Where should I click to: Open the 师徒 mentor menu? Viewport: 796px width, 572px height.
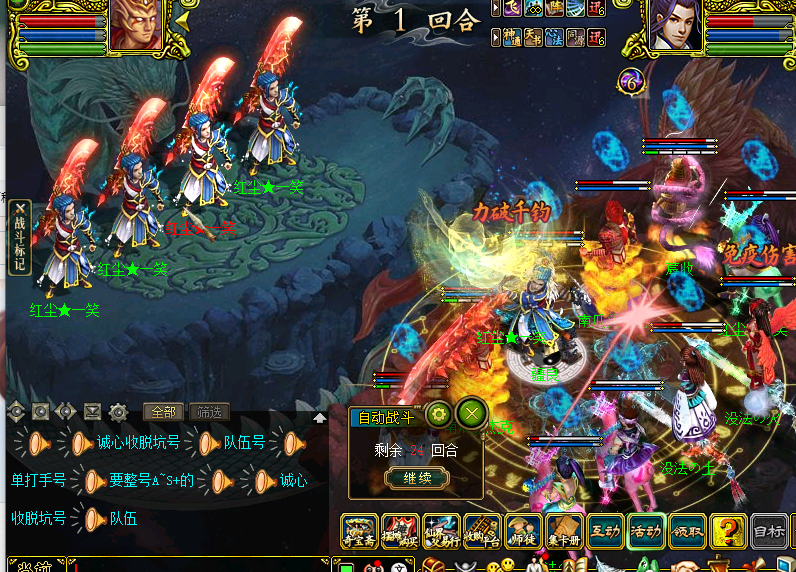point(523,531)
